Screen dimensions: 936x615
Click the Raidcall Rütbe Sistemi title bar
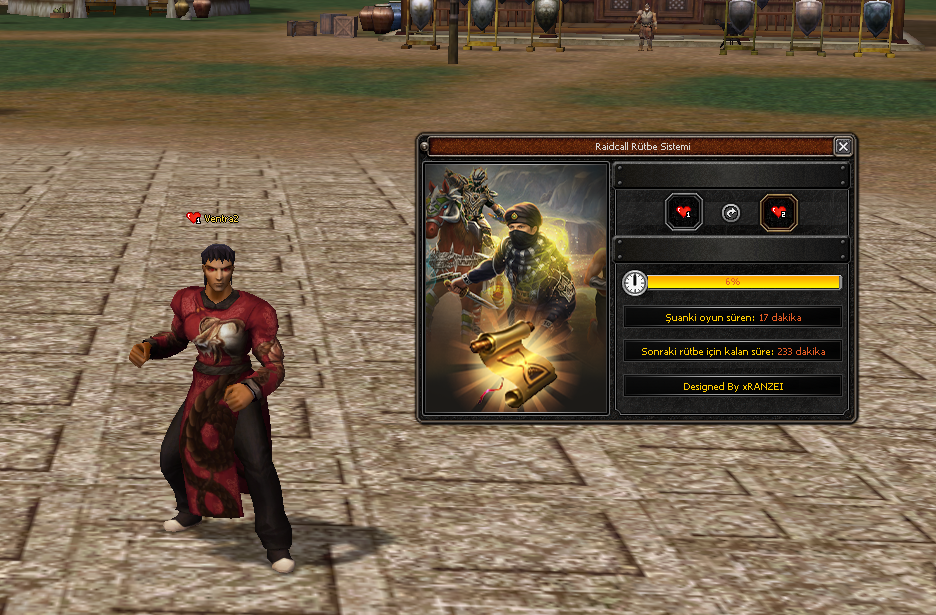coord(630,147)
